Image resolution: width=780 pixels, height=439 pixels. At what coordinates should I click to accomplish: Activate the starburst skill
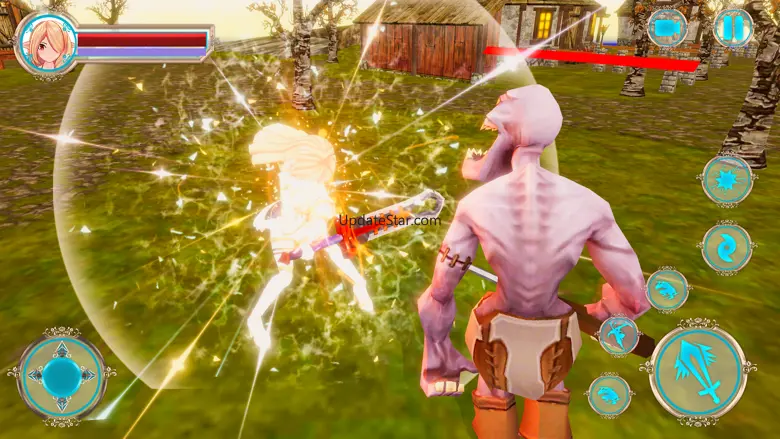(x=727, y=180)
